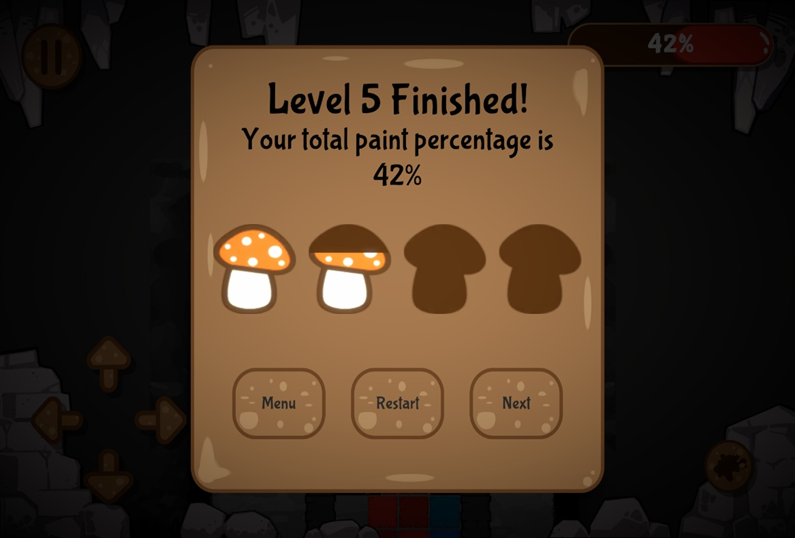Image resolution: width=795 pixels, height=538 pixels.
Task: Restart level 5
Action: (x=397, y=403)
